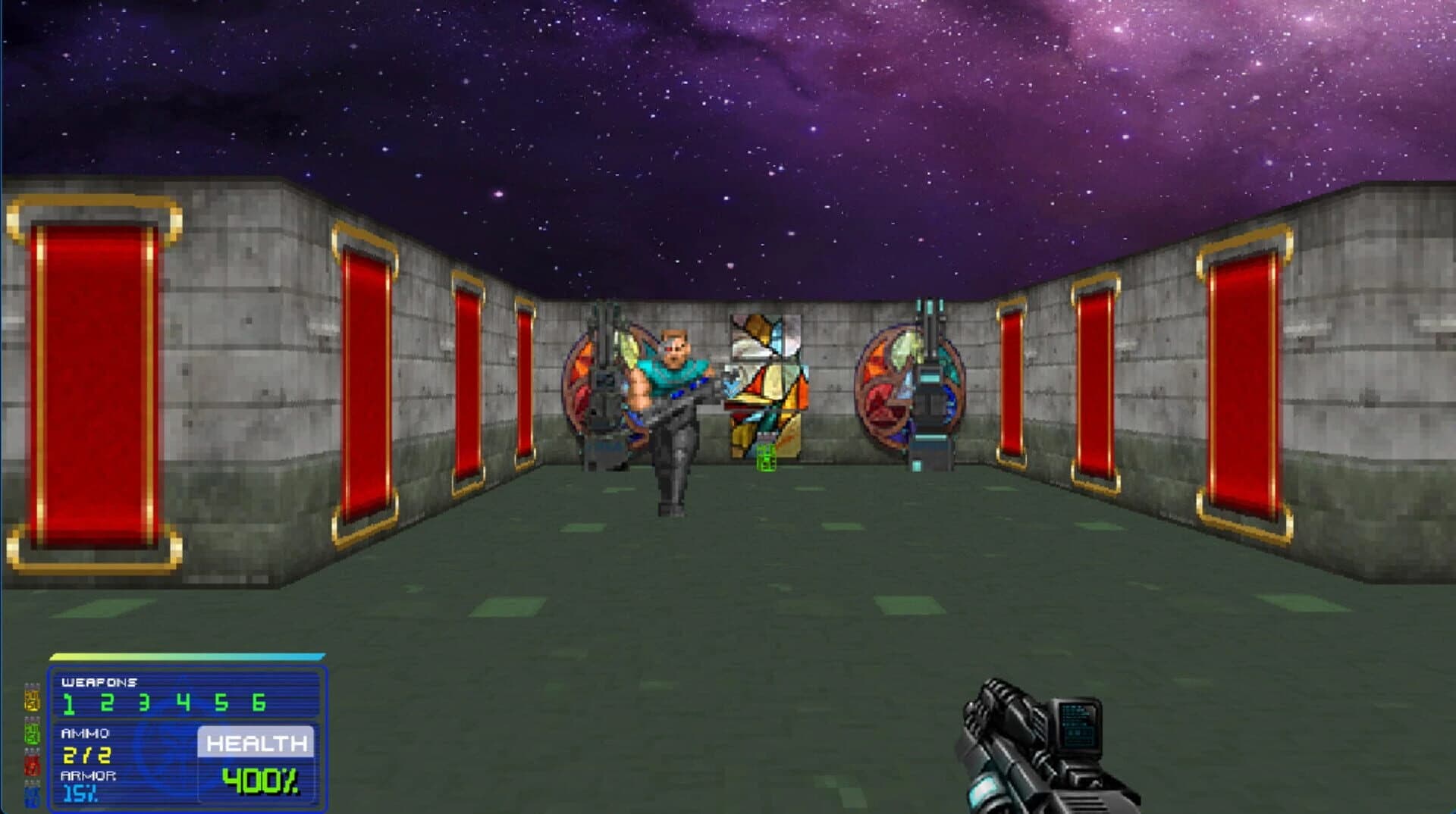Screen dimensions: 1456x814
Task: Click the blue keycard icon beside the HUD
Action: (x=33, y=794)
